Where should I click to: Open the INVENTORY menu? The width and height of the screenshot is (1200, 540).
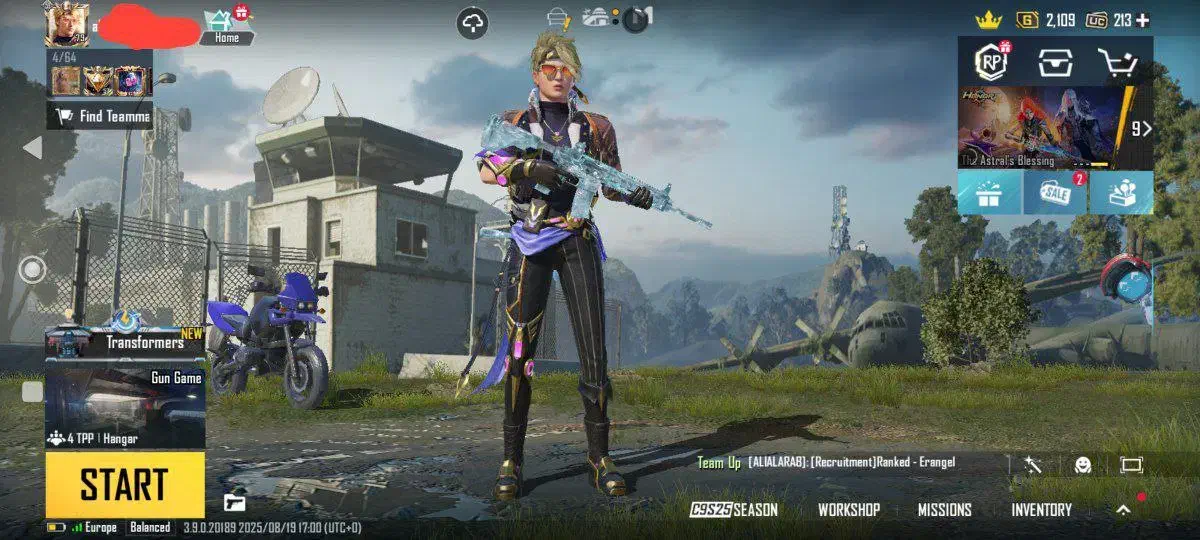pos(1041,510)
